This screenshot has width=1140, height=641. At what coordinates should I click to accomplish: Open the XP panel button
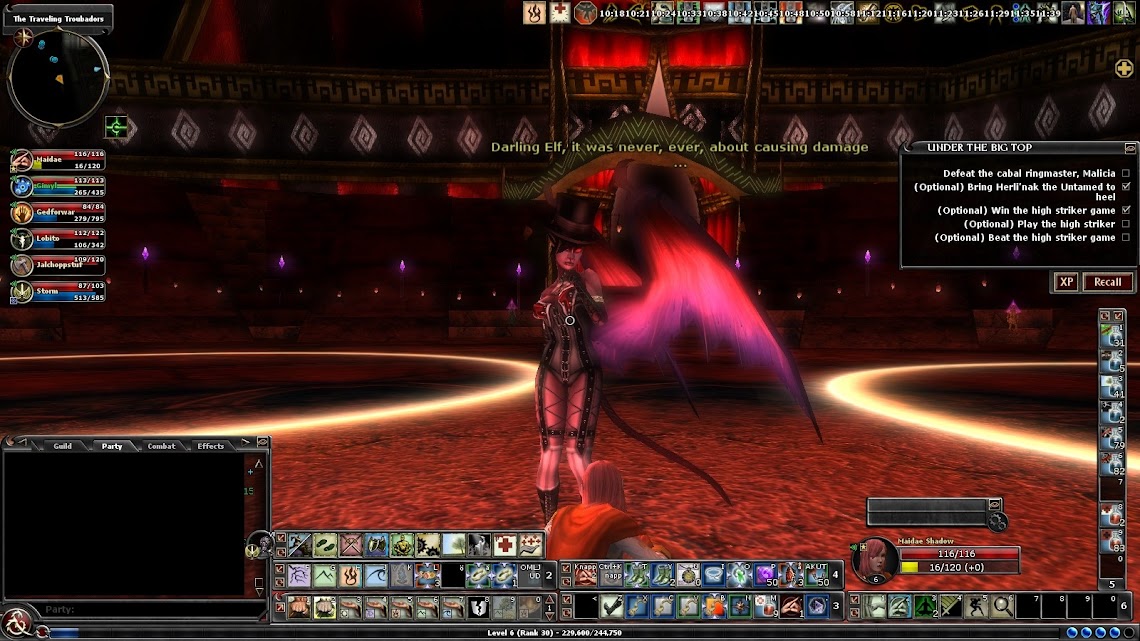click(1066, 282)
